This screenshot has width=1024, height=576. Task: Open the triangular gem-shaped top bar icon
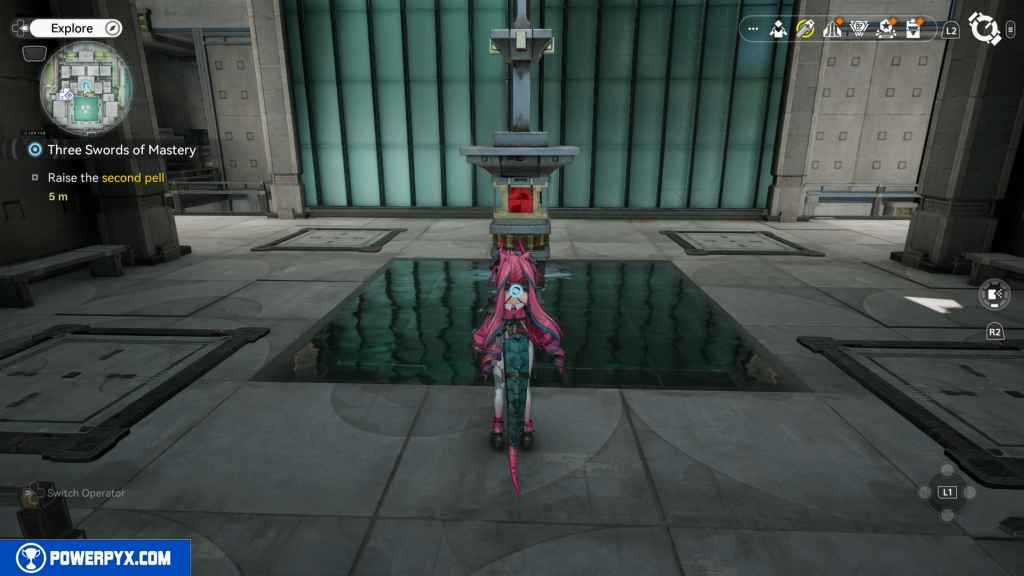pos(858,30)
